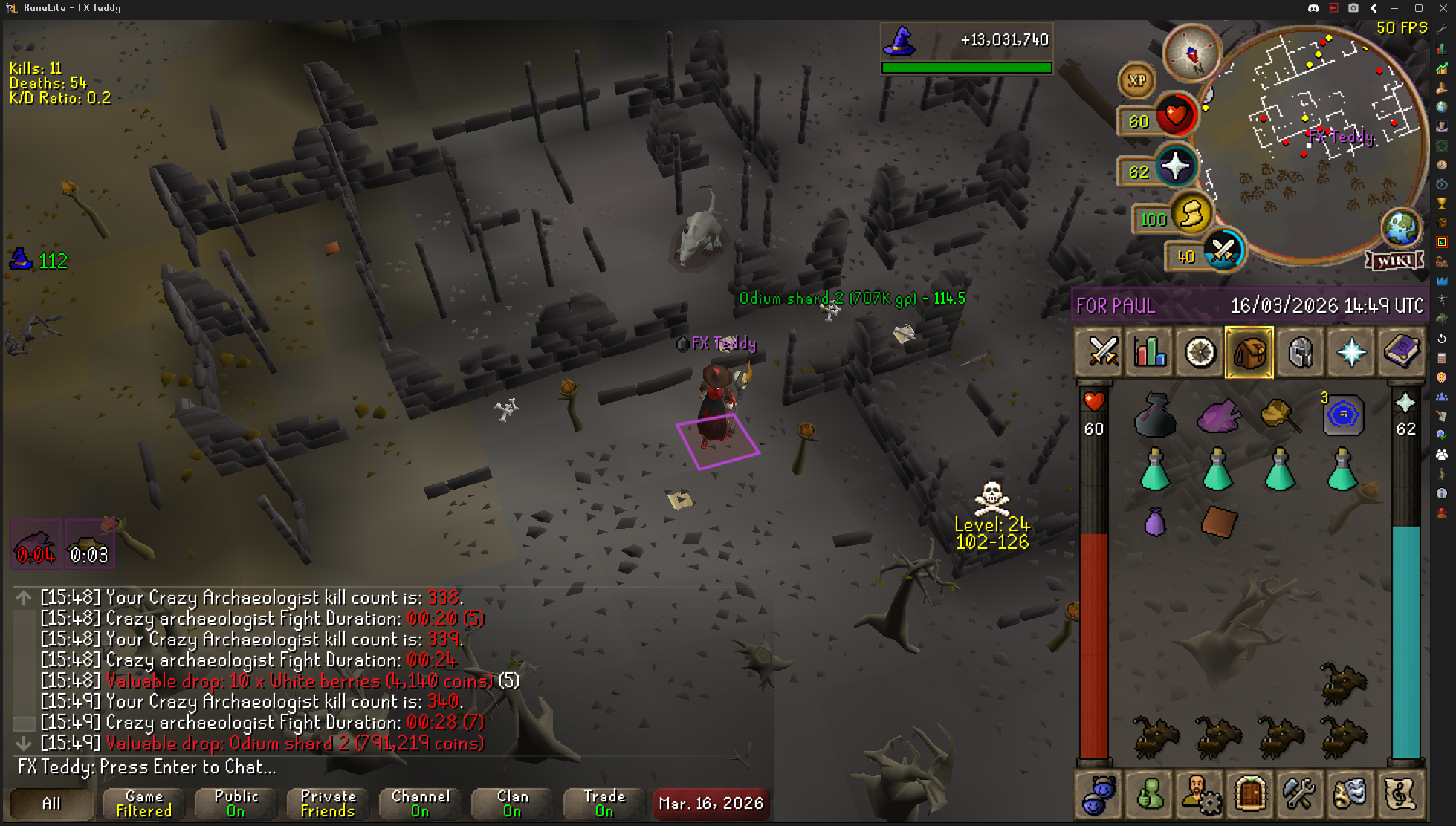The height and width of the screenshot is (826, 1456).
Task: Activate quick prayers orb
Action: click(1175, 167)
